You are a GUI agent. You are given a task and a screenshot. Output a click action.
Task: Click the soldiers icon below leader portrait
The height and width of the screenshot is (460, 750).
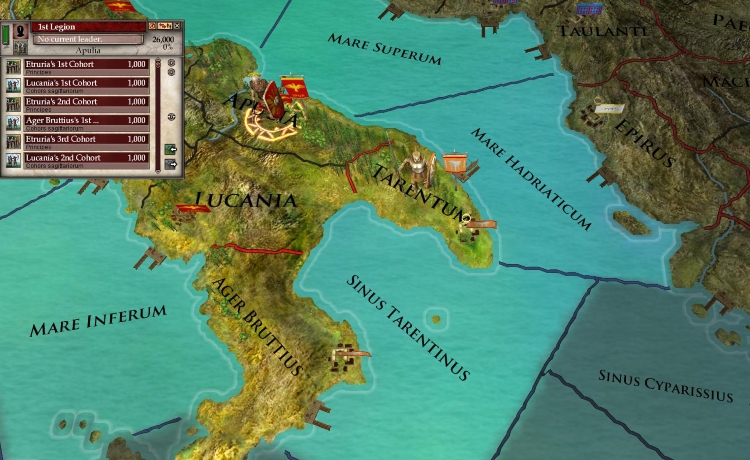(x=20, y=47)
